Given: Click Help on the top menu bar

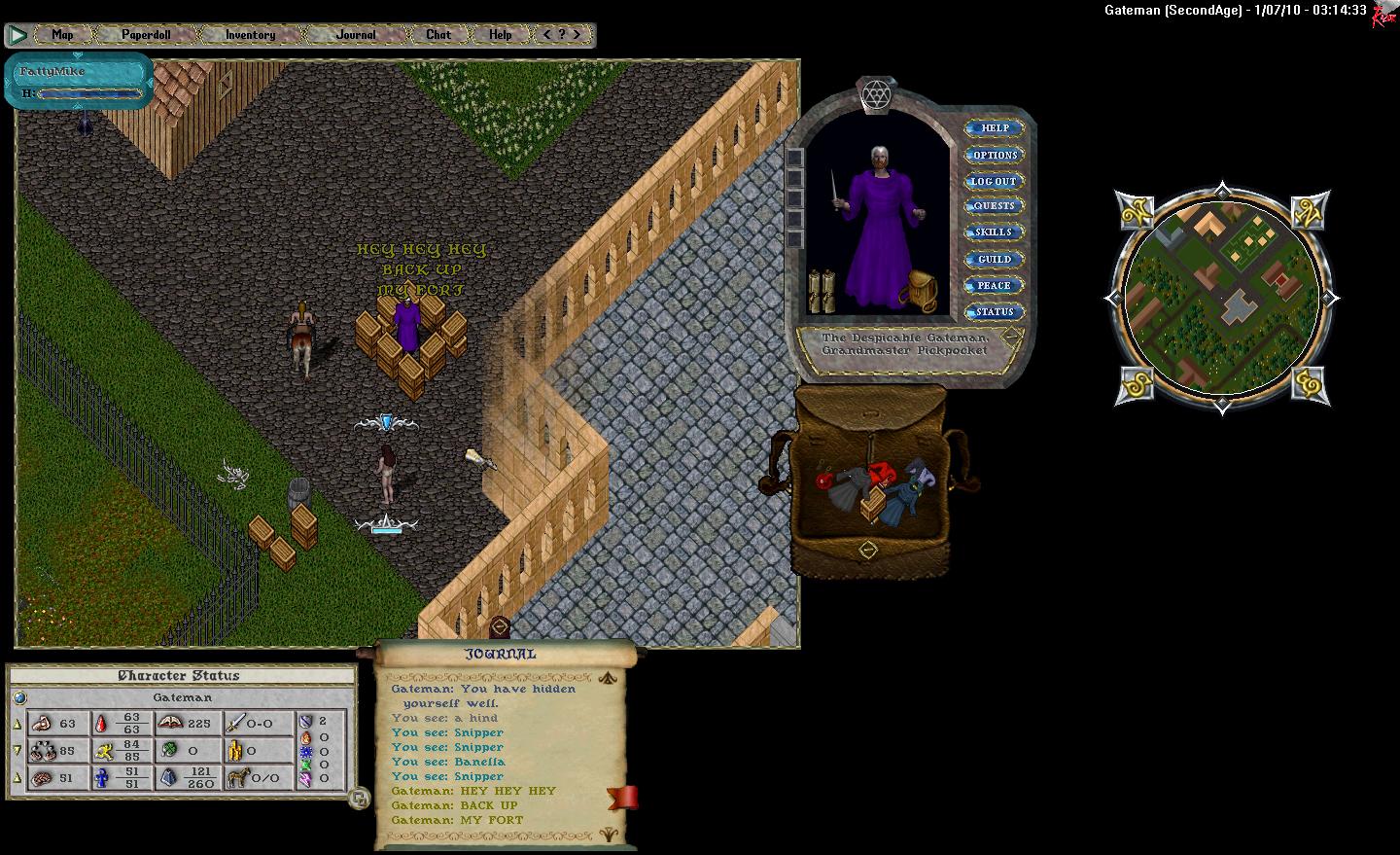Looking at the screenshot, I should coord(500,35).
